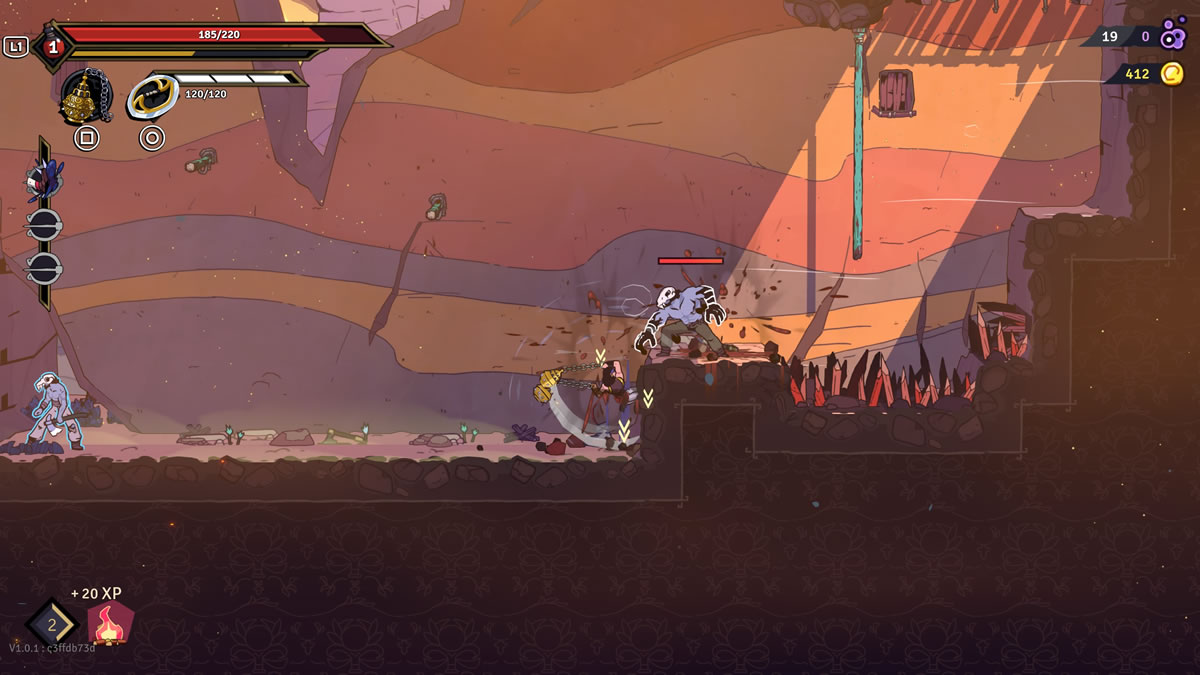Click the gold coin currency icon
This screenshot has height=675, width=1200.
pos(1171,73)
